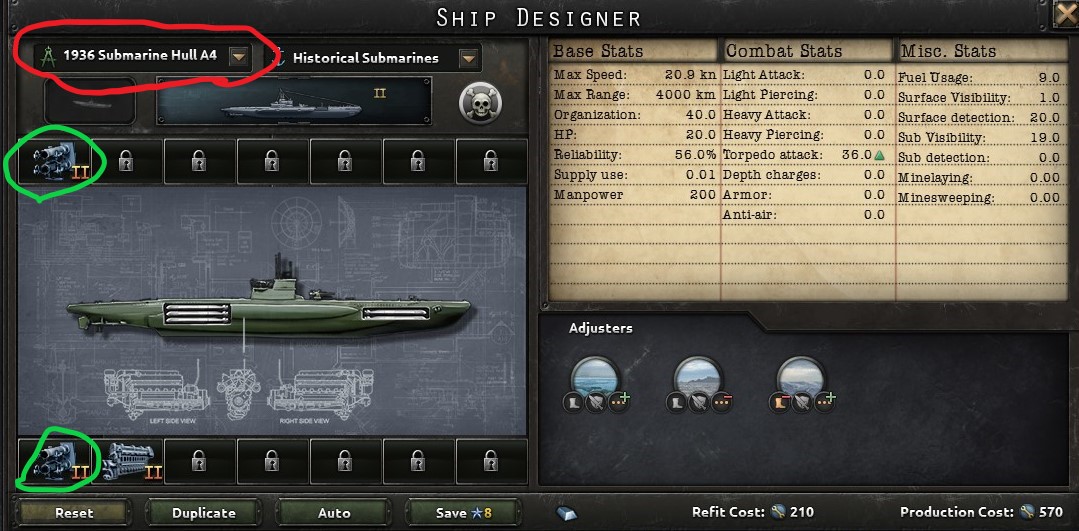
Task: Activate the Auto design button
Action: coord(334,512)
